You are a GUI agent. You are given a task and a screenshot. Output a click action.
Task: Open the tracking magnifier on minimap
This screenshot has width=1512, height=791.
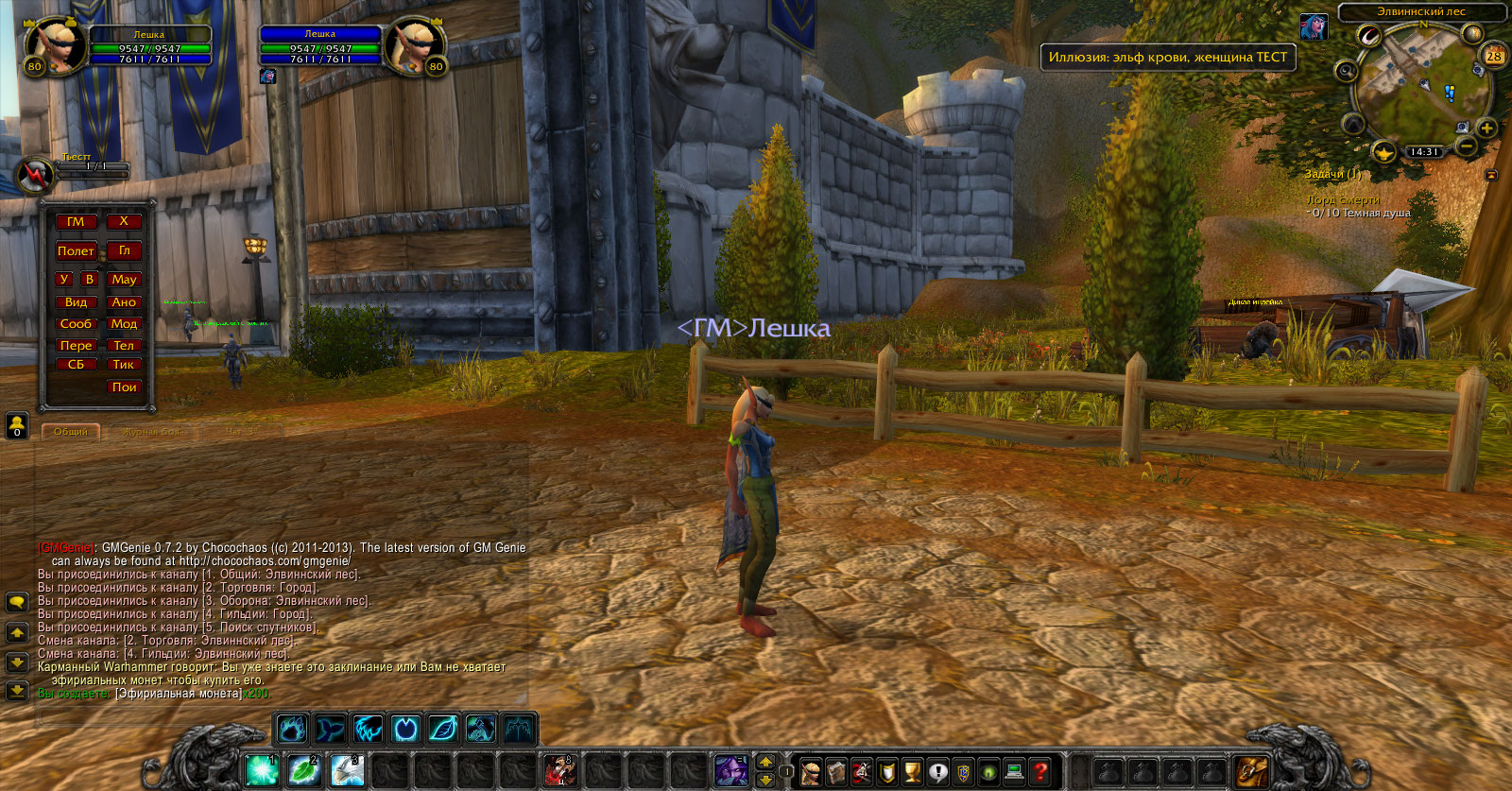tap(1347, 71)
